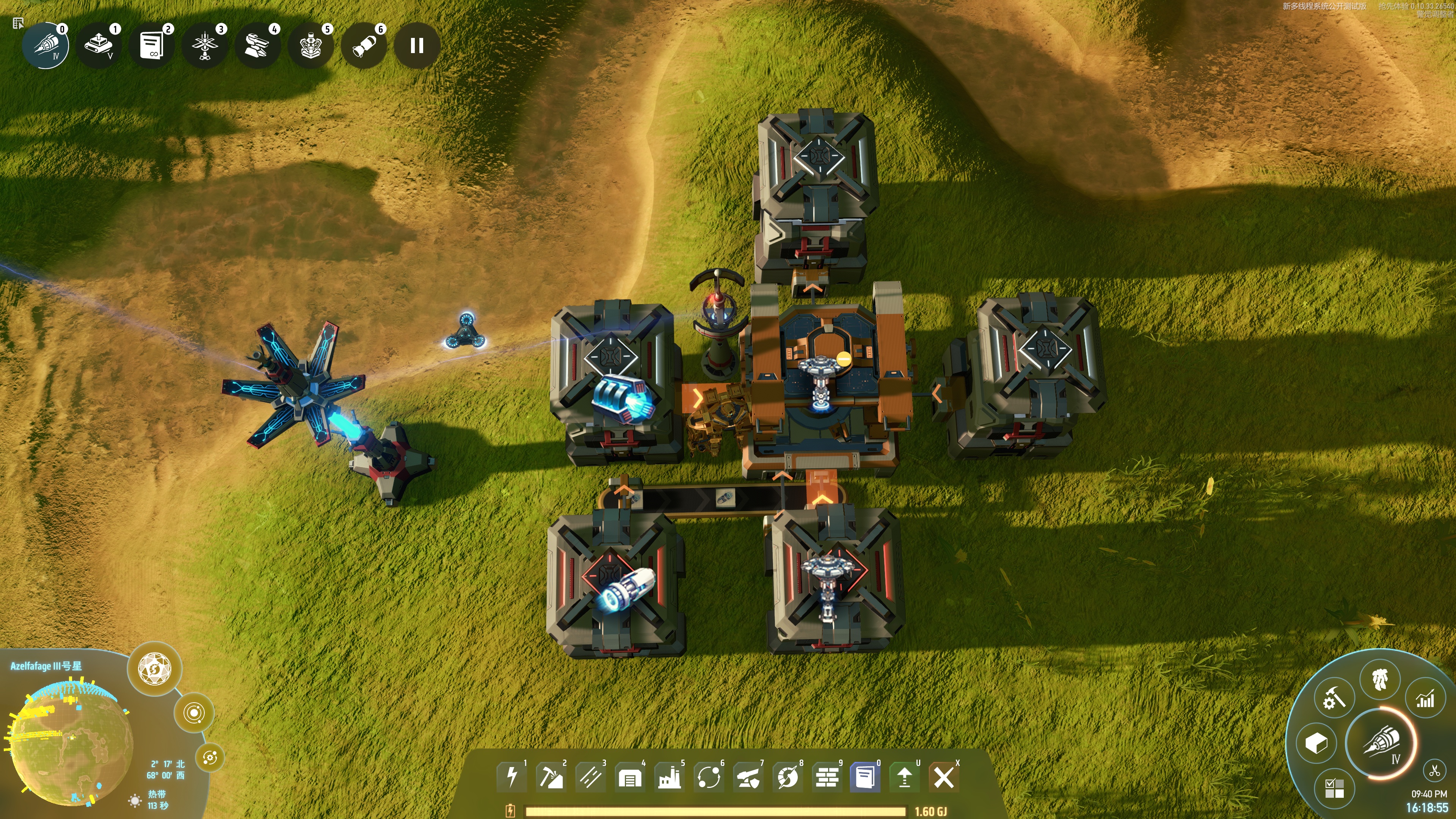
Task: Open the factory production build category
Action: 669,778
